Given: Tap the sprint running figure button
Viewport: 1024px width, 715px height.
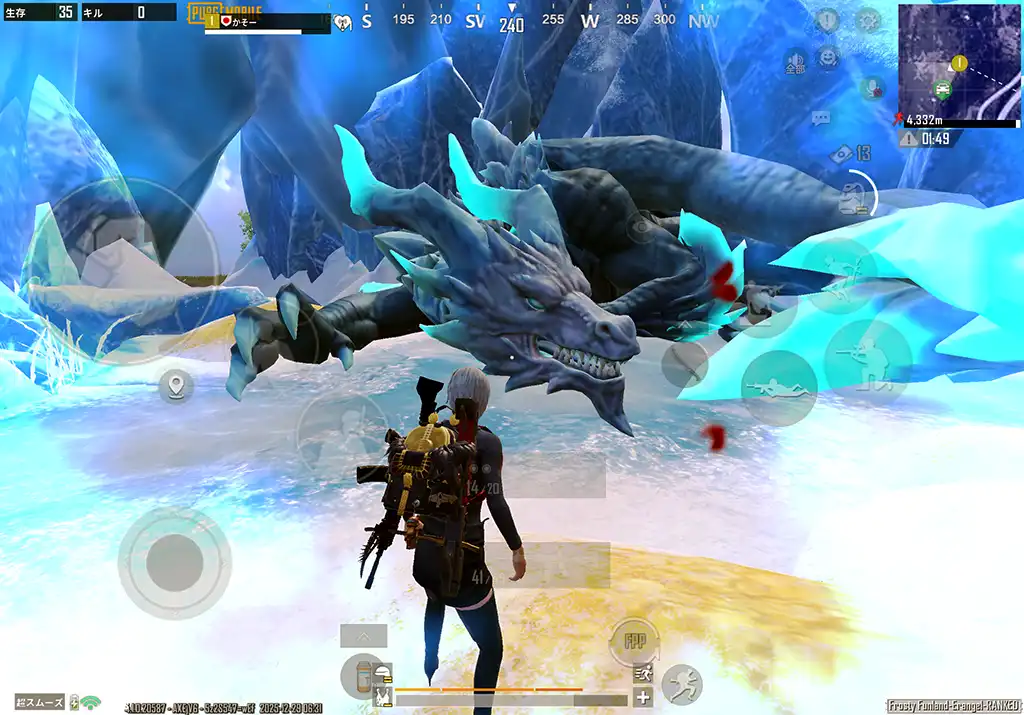Looking at the screenshot, I should pyautogui.click(x=682, y=684).
